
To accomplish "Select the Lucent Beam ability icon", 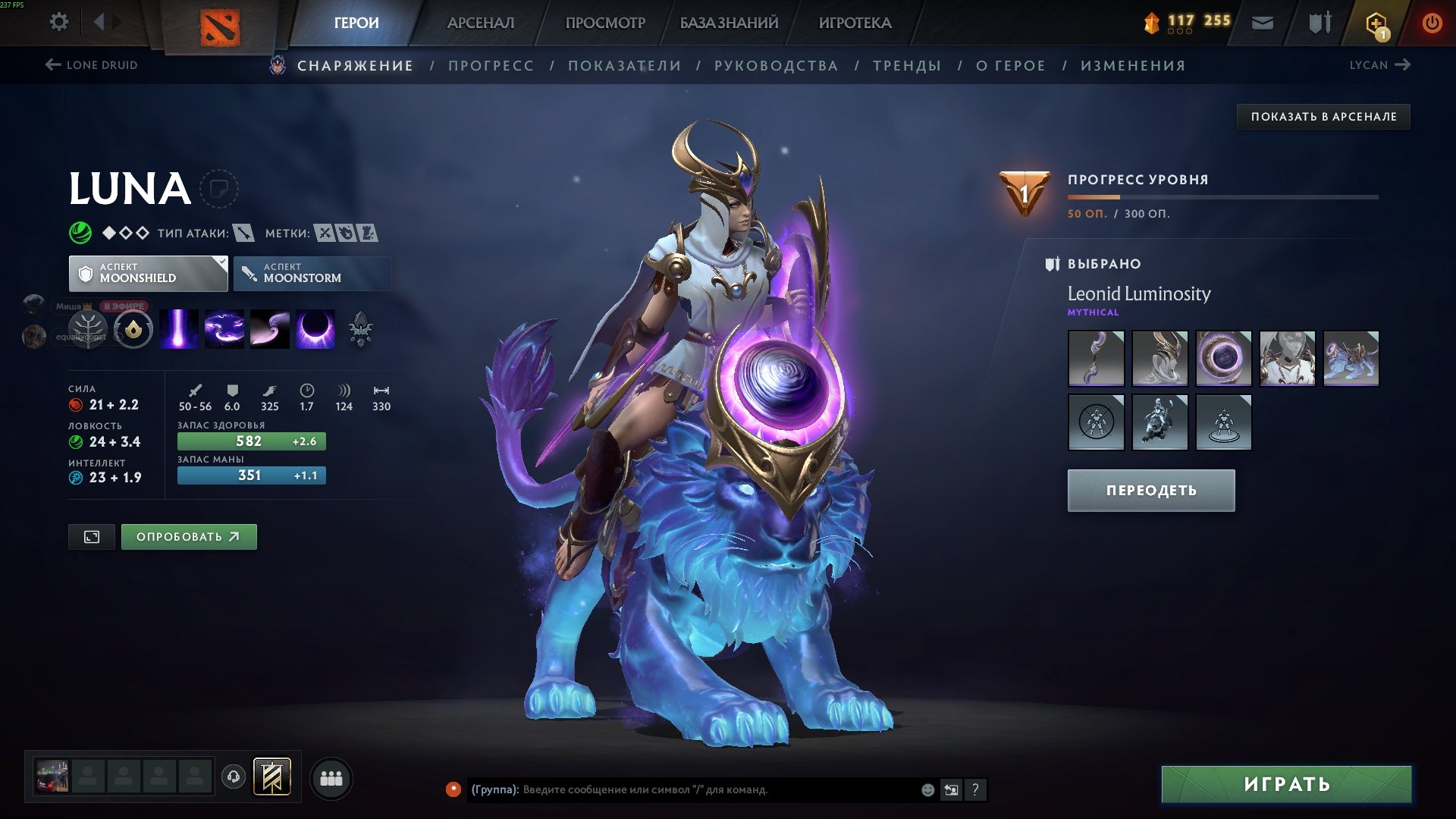I will click(x=179, y=329).
